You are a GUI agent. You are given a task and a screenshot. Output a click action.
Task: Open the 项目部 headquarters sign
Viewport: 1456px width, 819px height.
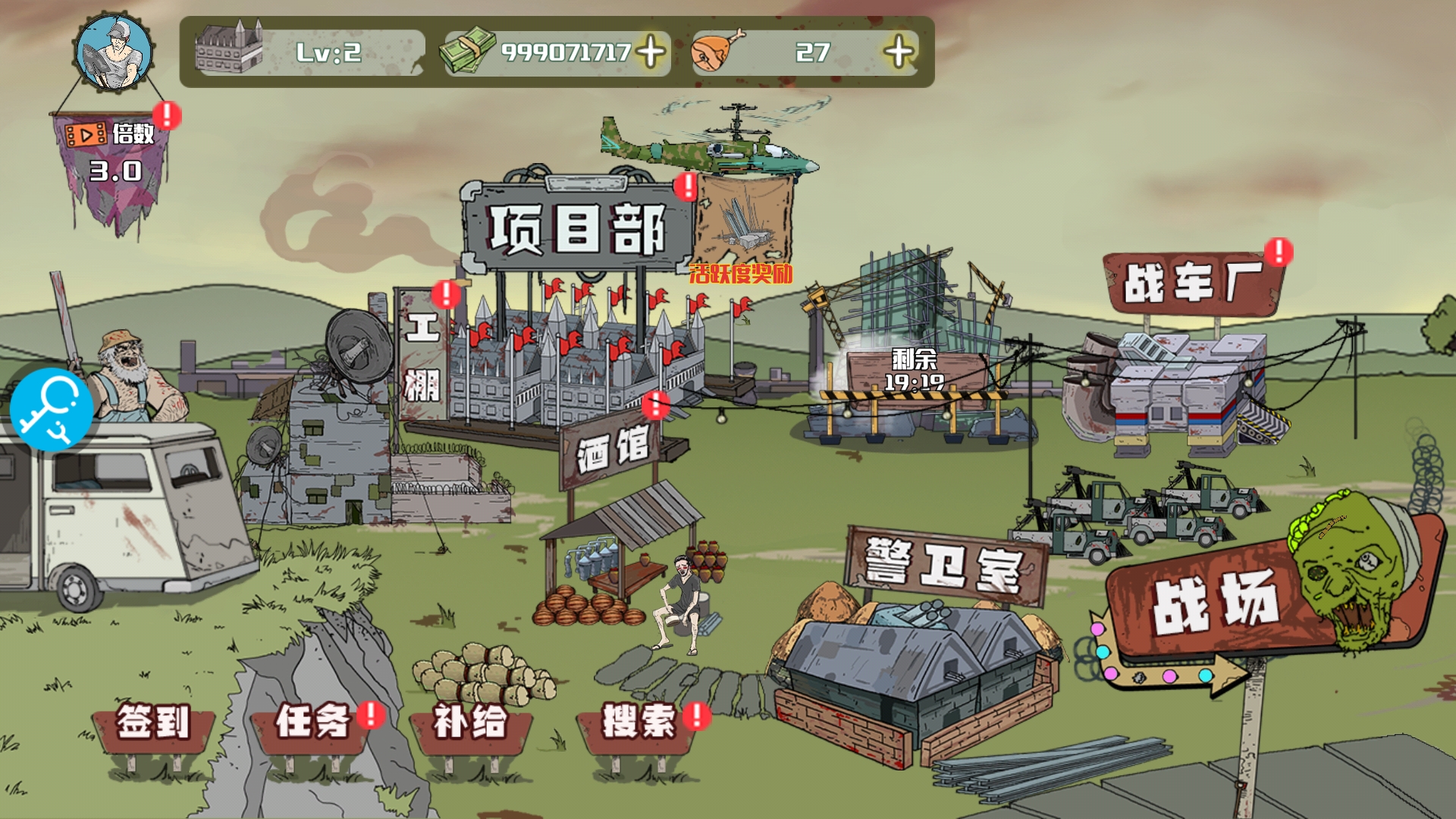click(577, 228)
